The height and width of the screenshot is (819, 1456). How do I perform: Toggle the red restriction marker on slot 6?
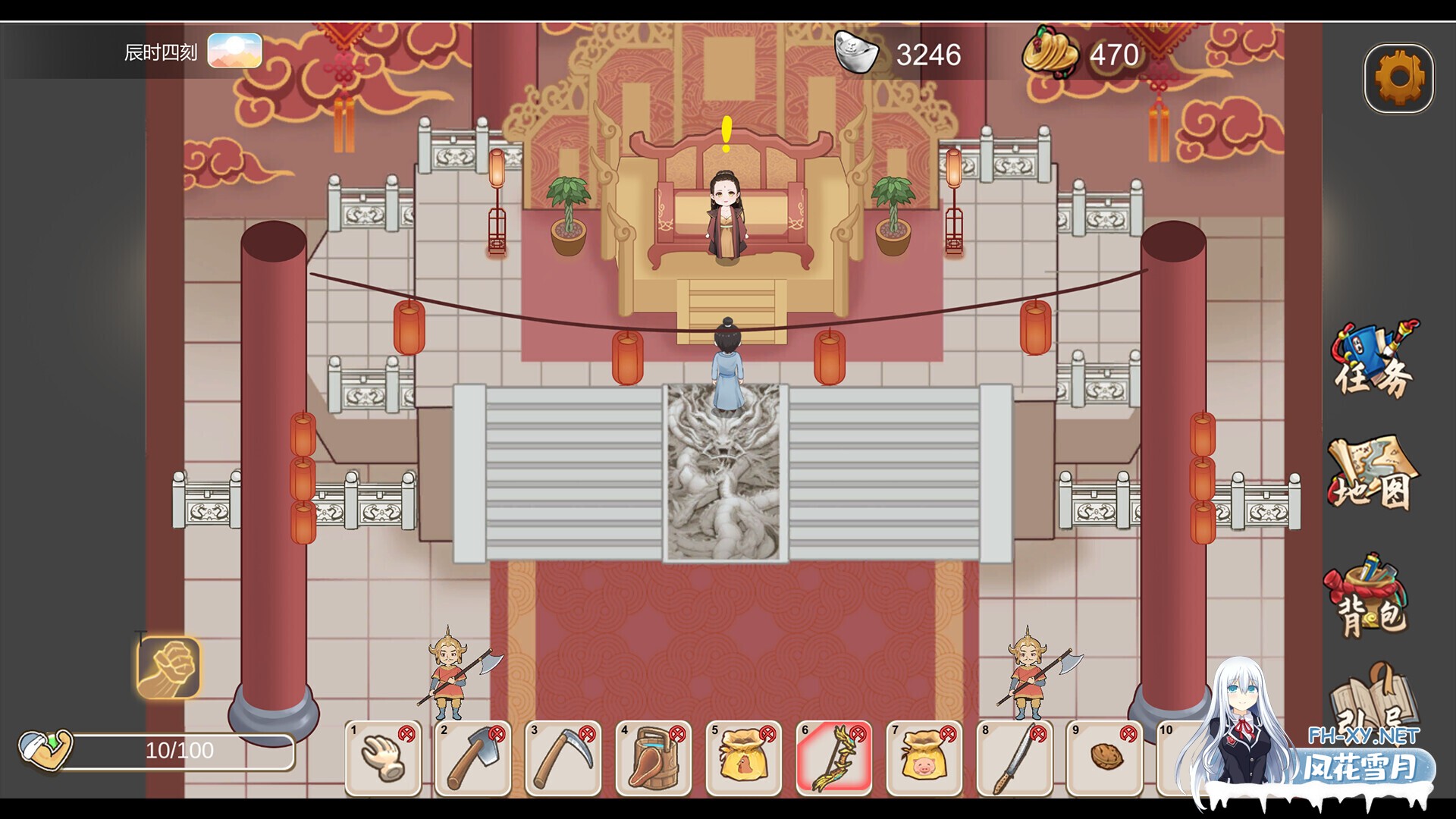pyautogui.click(x=859, y=733)
